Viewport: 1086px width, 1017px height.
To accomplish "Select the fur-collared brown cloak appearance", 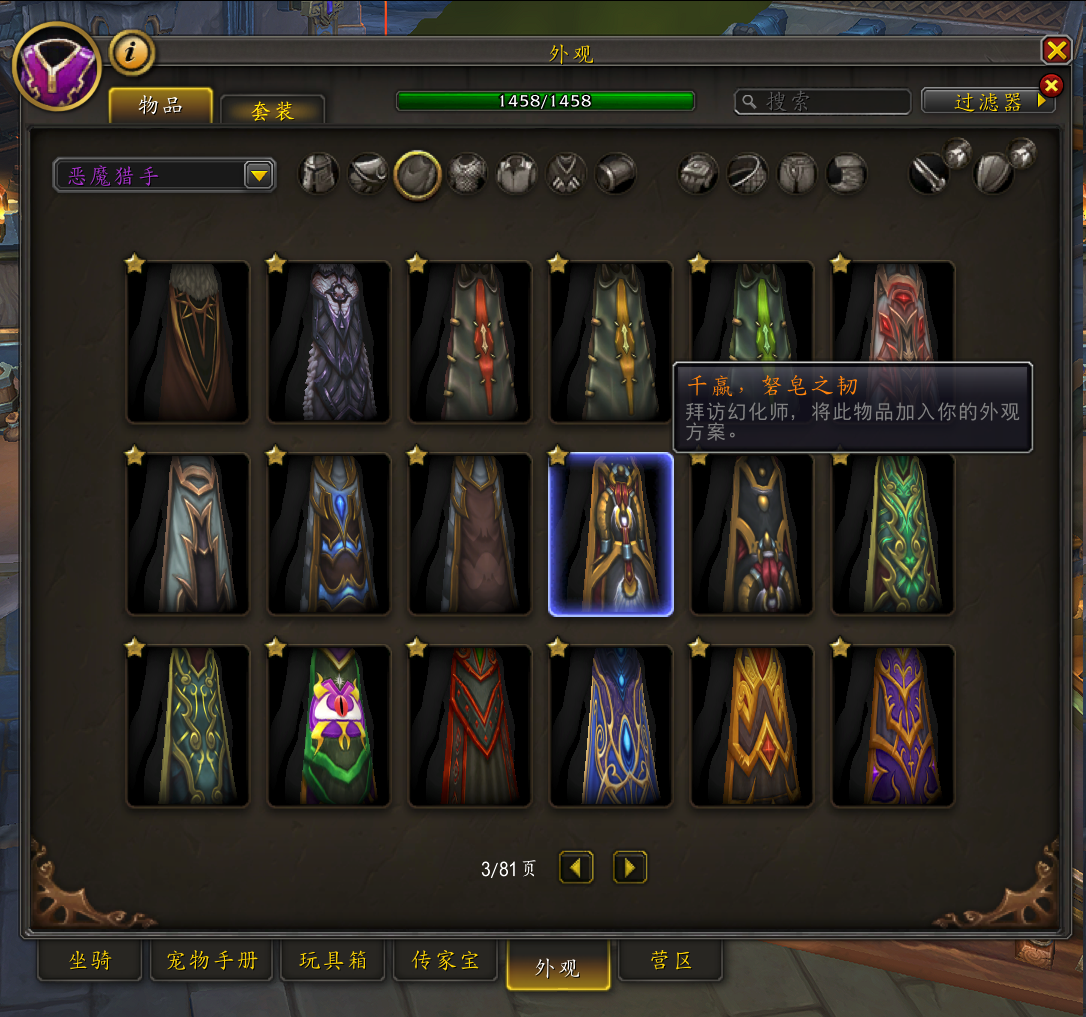I will click(x=188, y=341).
